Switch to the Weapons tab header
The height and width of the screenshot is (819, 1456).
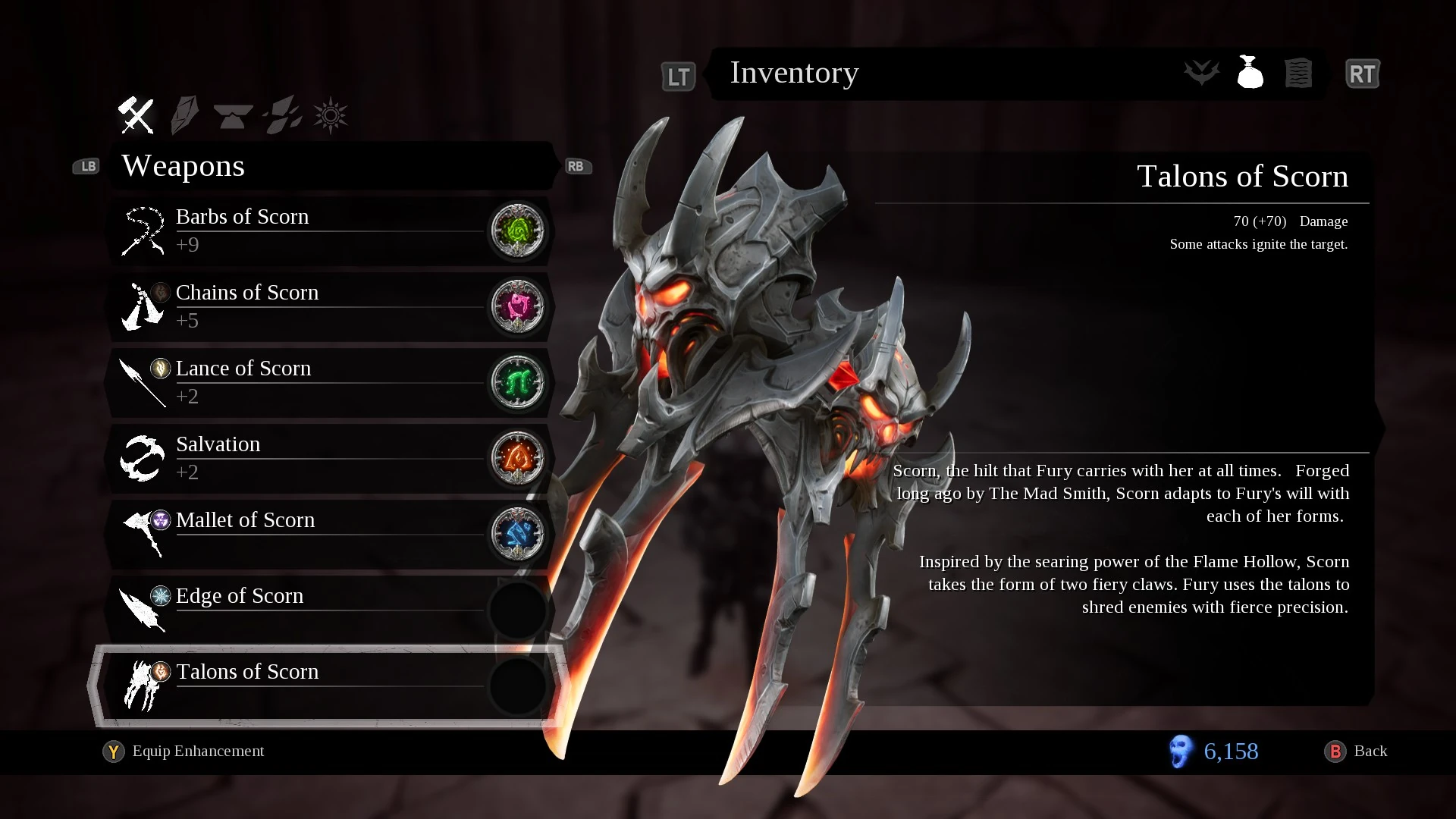pos(184,166)
